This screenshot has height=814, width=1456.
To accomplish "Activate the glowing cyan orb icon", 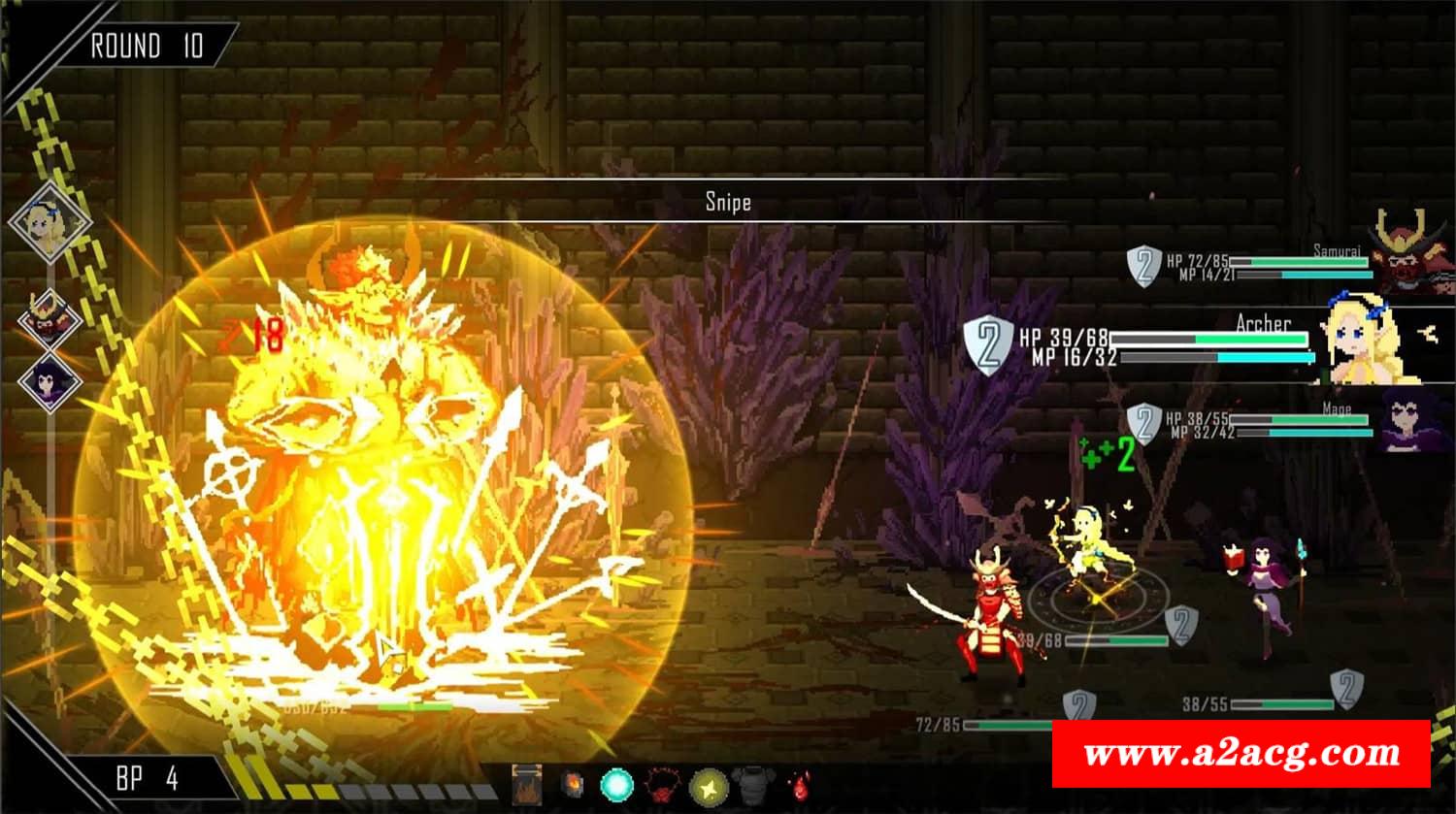I will pyautogui.click(x=617, y=785).
